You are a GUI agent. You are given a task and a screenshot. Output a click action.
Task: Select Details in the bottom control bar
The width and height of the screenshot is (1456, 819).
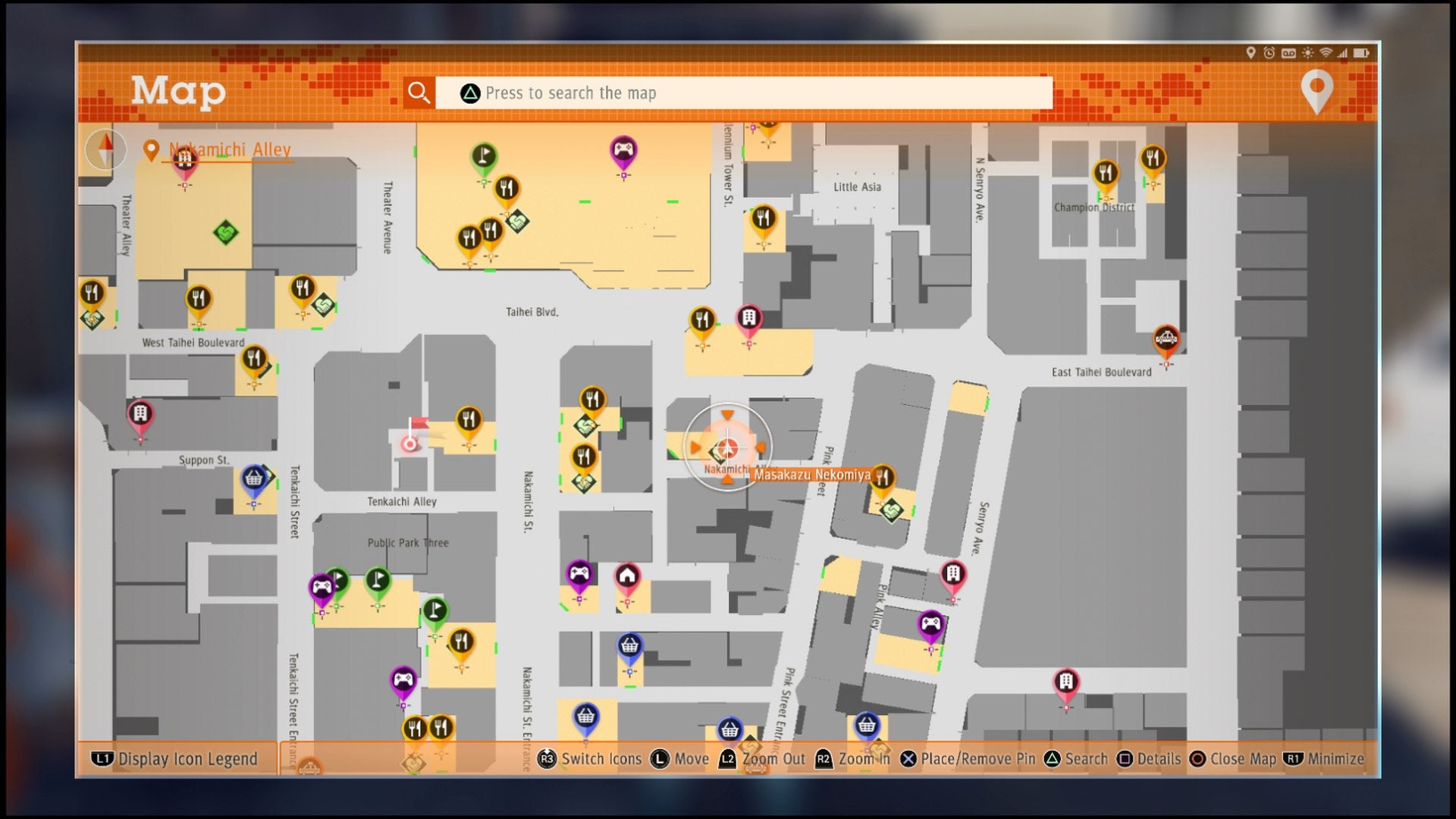click(1159, 759)
